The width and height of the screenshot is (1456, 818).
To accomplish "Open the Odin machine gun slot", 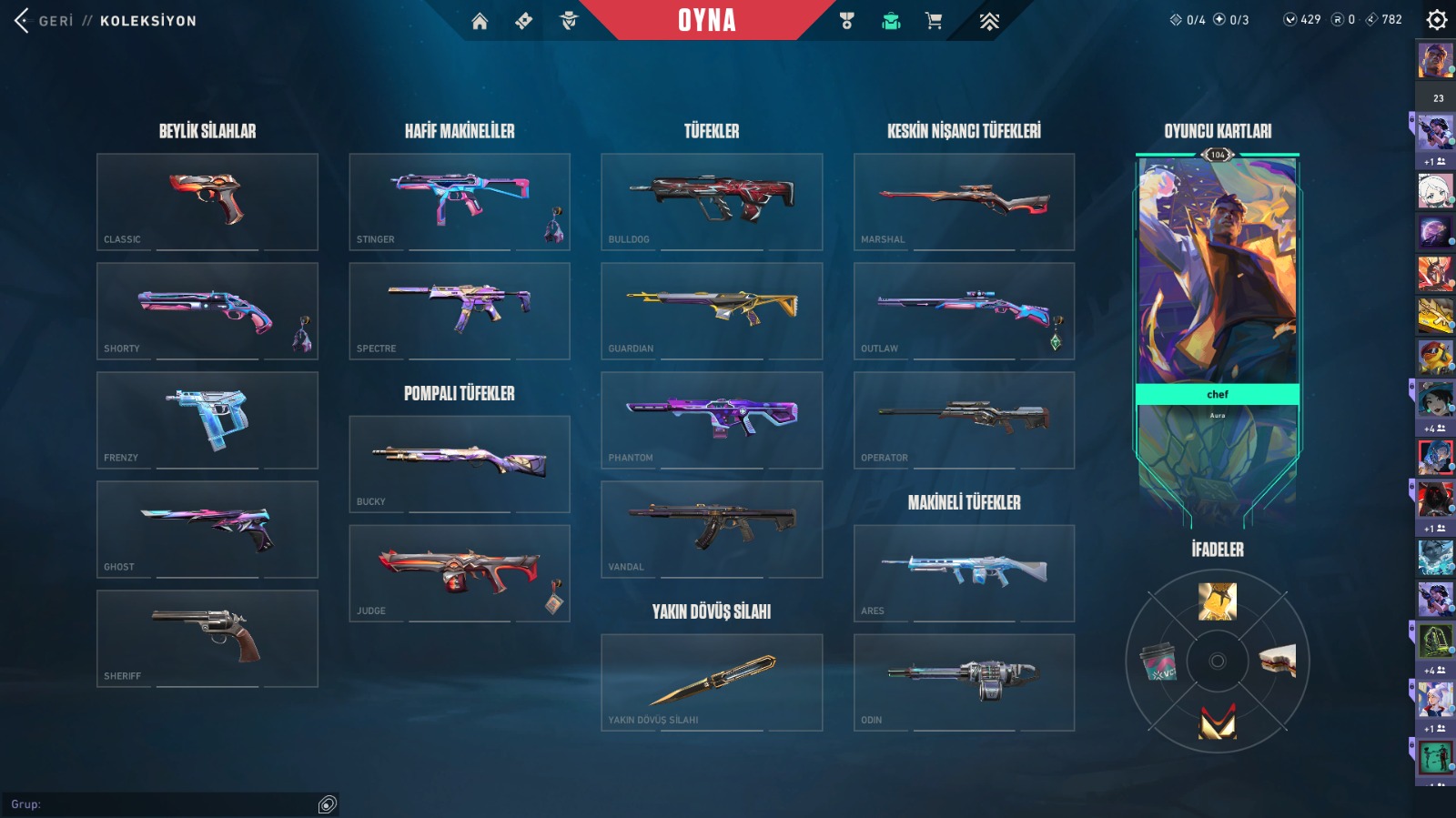I will click(964, 682).
